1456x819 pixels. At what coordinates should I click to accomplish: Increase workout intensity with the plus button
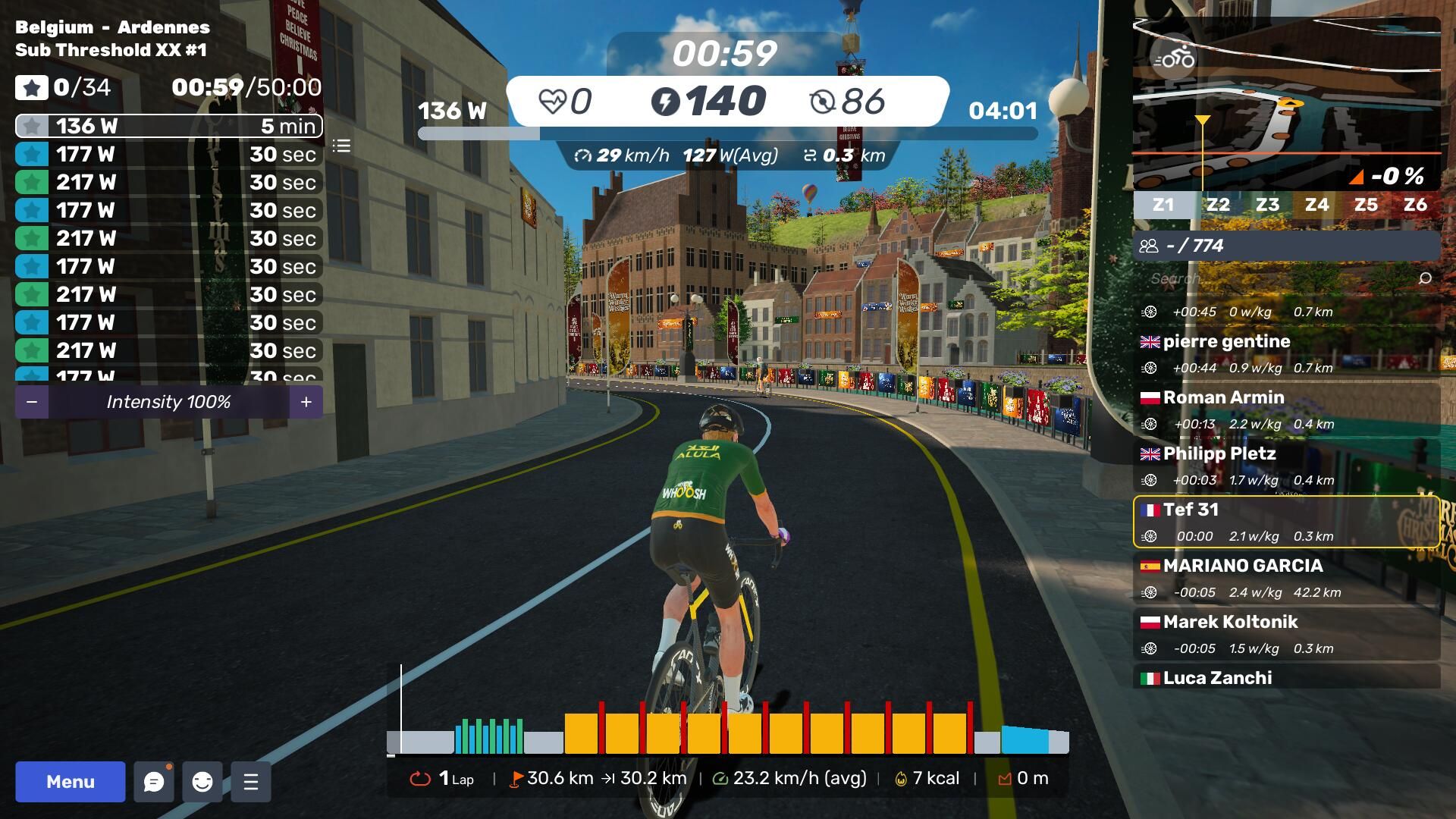306,402
